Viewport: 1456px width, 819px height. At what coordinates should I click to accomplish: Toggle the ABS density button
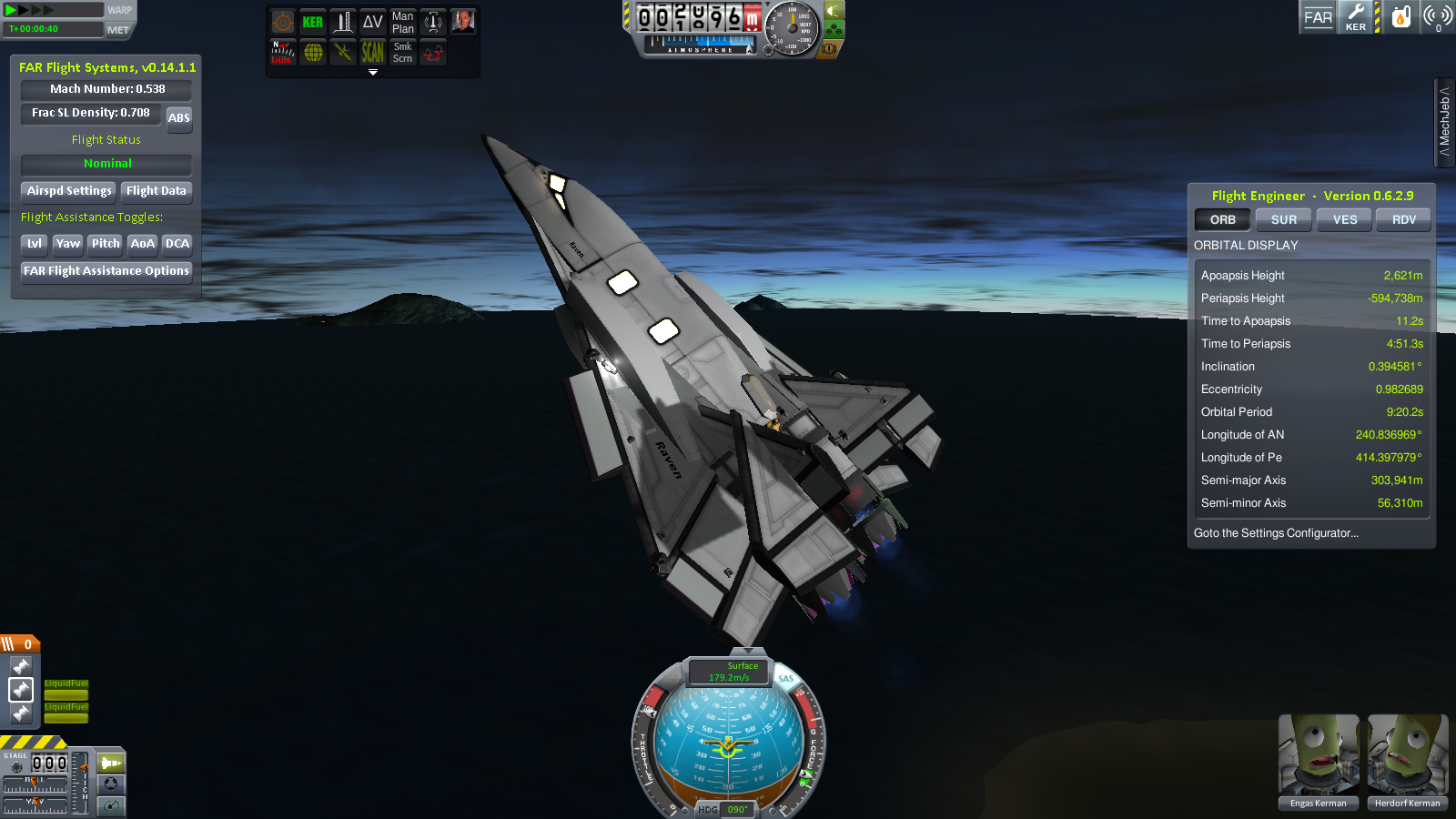tap(179, 117)
